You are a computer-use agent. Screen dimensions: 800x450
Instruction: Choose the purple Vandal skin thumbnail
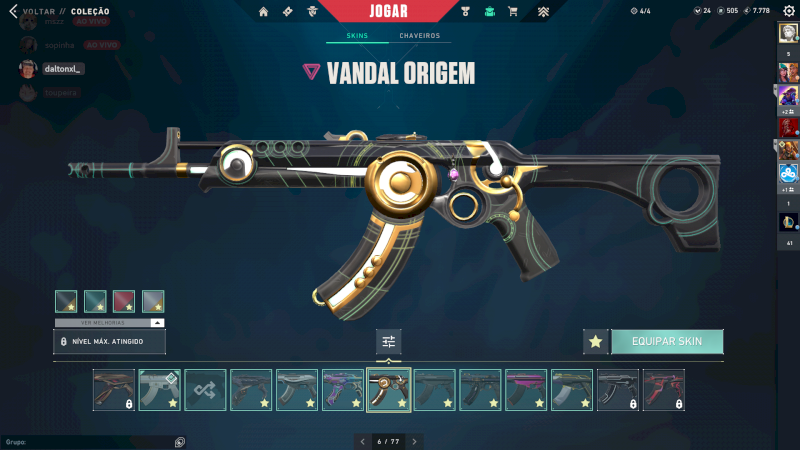click(342, 390)
